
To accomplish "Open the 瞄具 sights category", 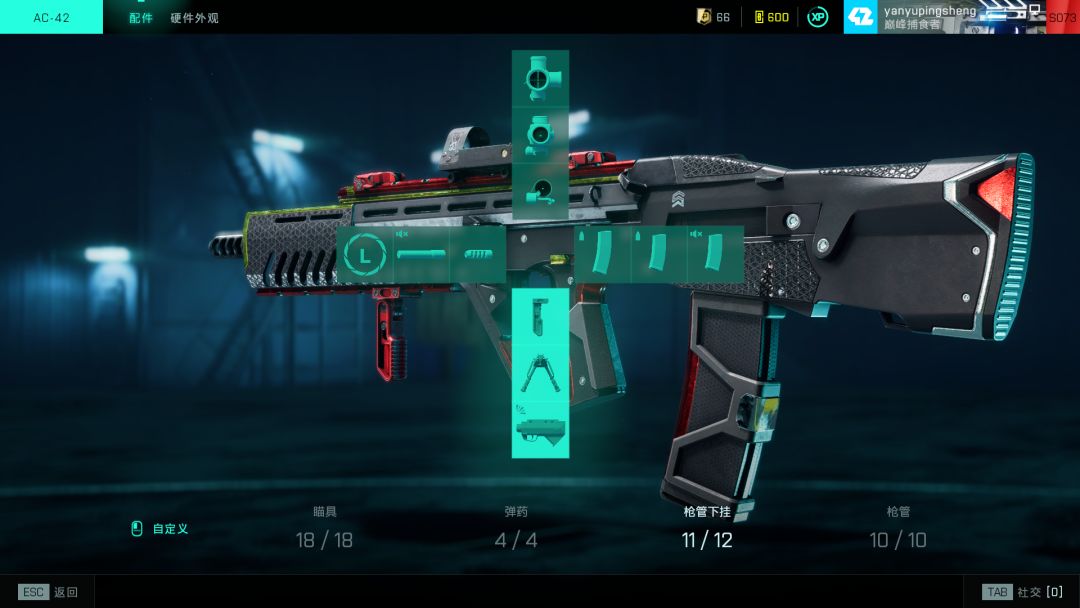I will [324, 528].
